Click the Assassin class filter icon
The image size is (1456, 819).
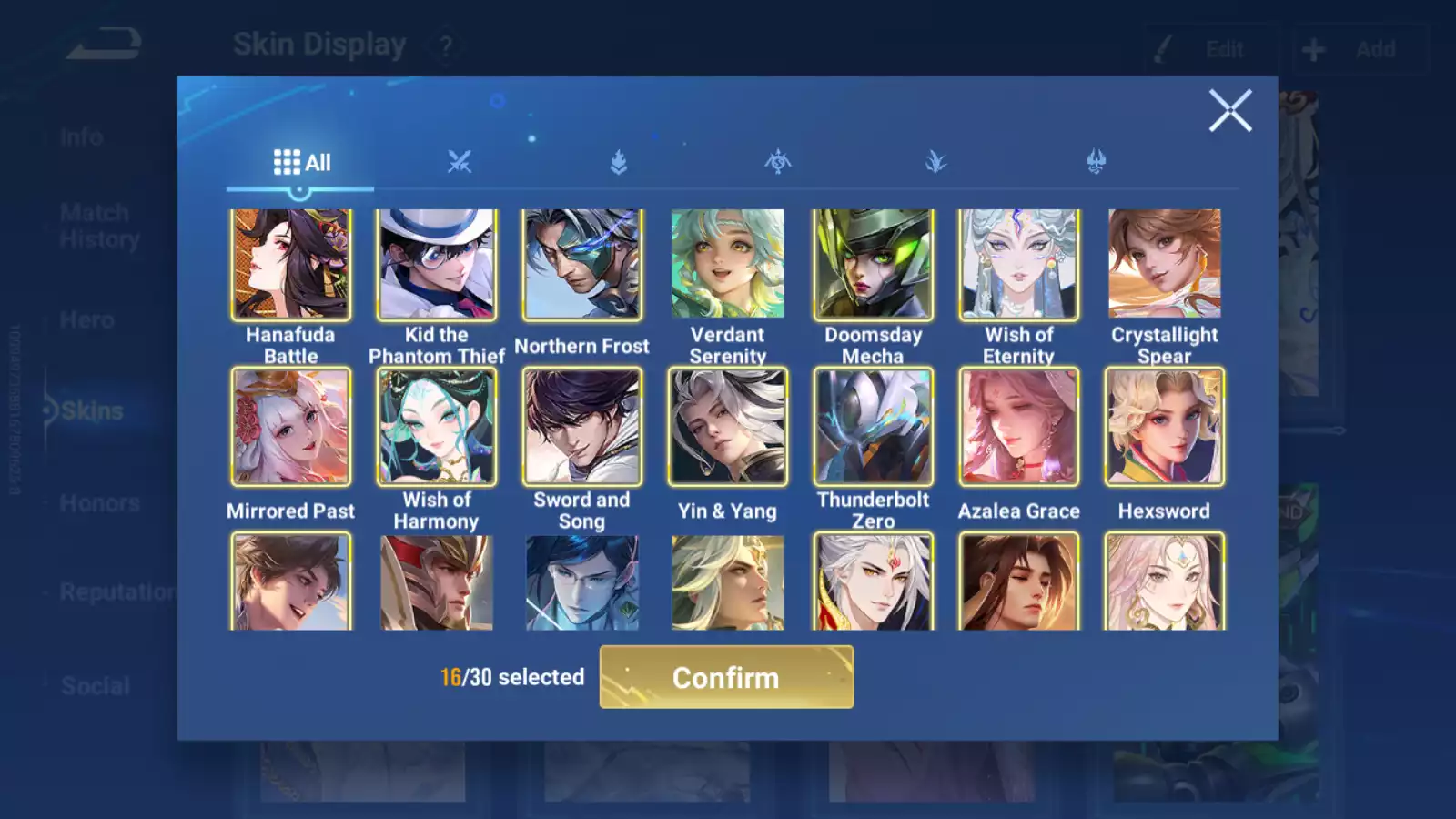point(776,162)
